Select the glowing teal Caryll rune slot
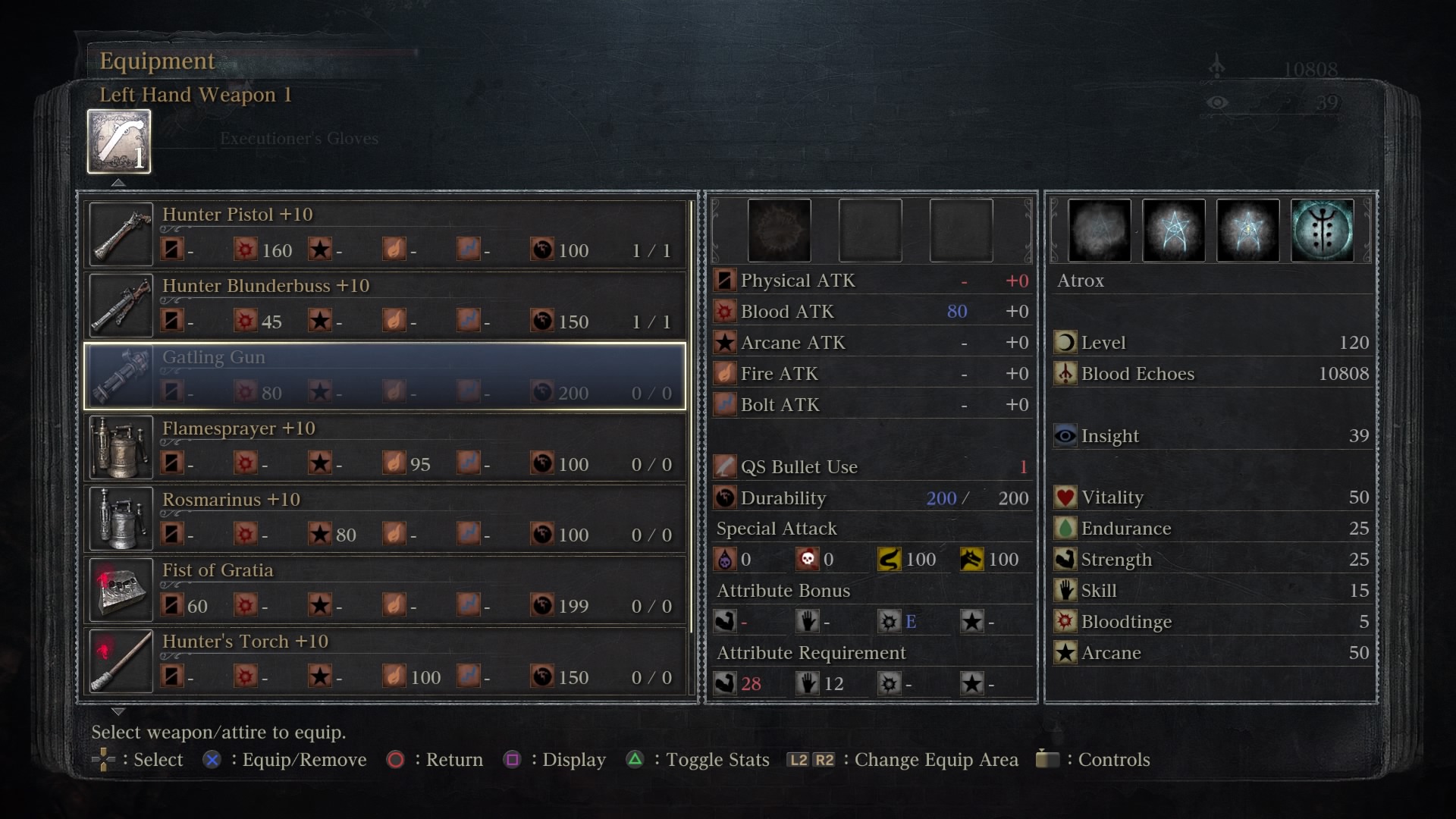The height and width of the screenshot is (819, 1456). tap(1322, 230)
